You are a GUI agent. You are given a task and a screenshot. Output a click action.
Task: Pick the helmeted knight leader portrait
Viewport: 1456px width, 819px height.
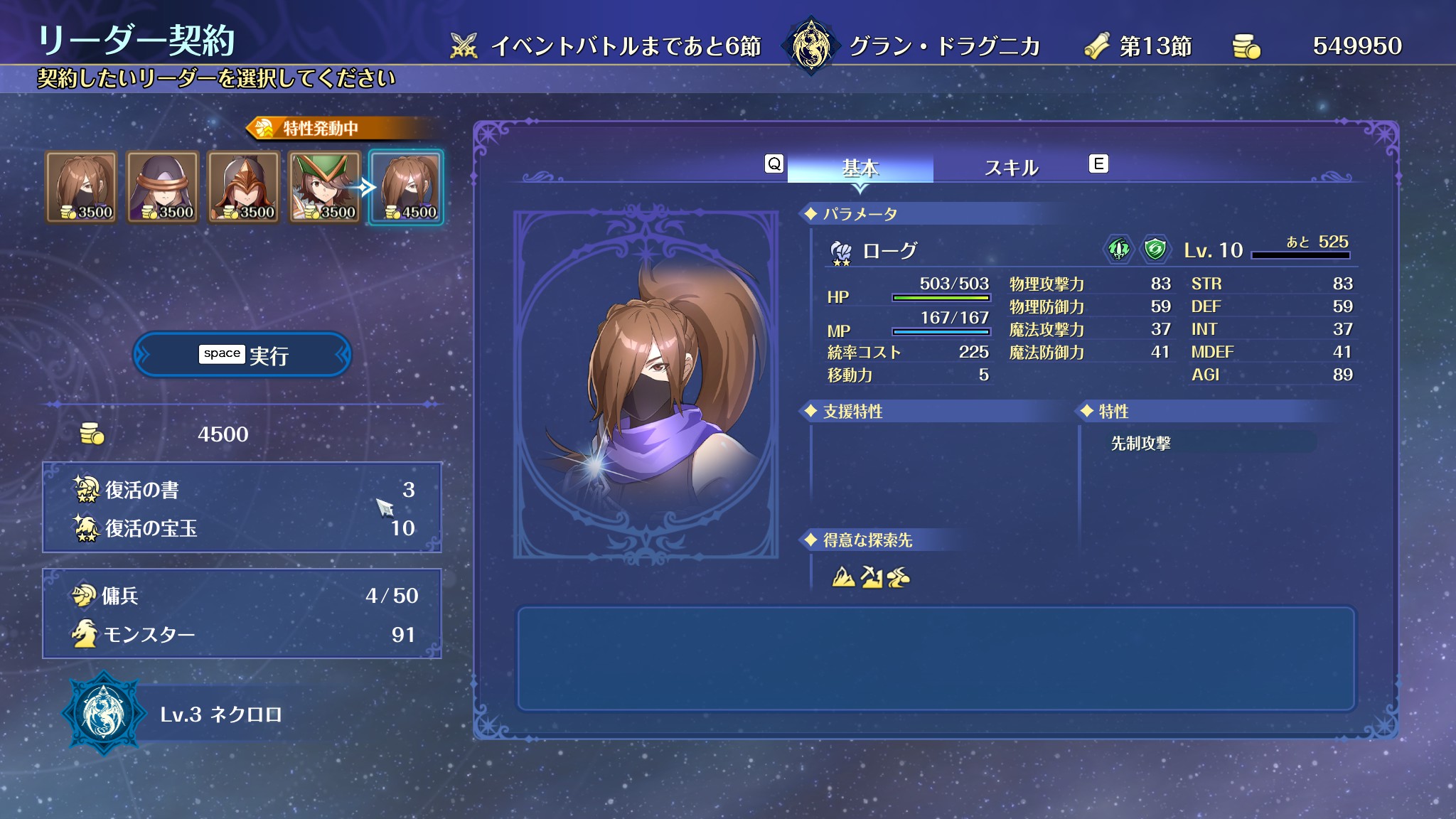(x=244, y=187)
